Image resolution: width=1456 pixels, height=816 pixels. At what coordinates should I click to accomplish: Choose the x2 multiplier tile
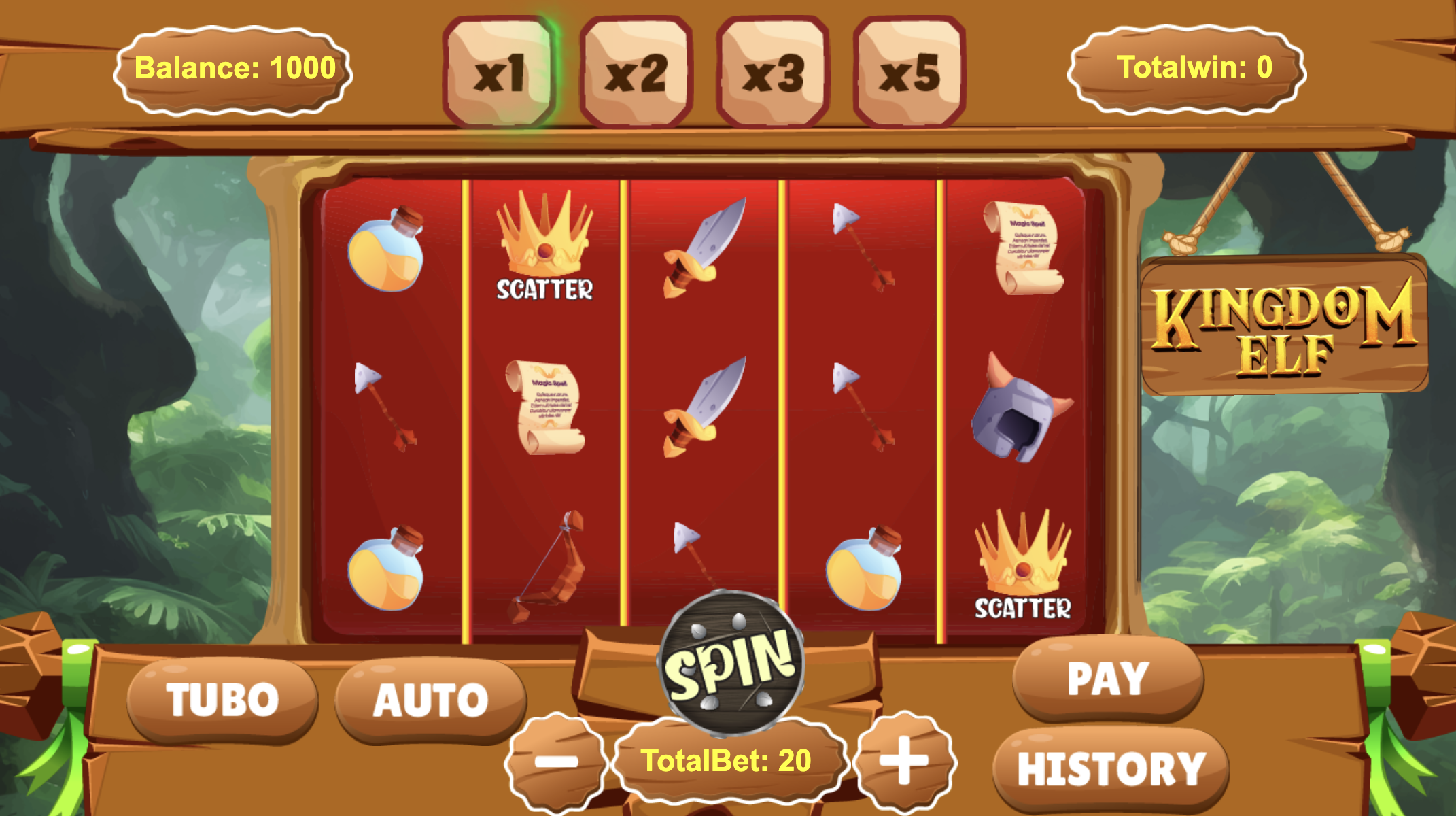(636, 72)
